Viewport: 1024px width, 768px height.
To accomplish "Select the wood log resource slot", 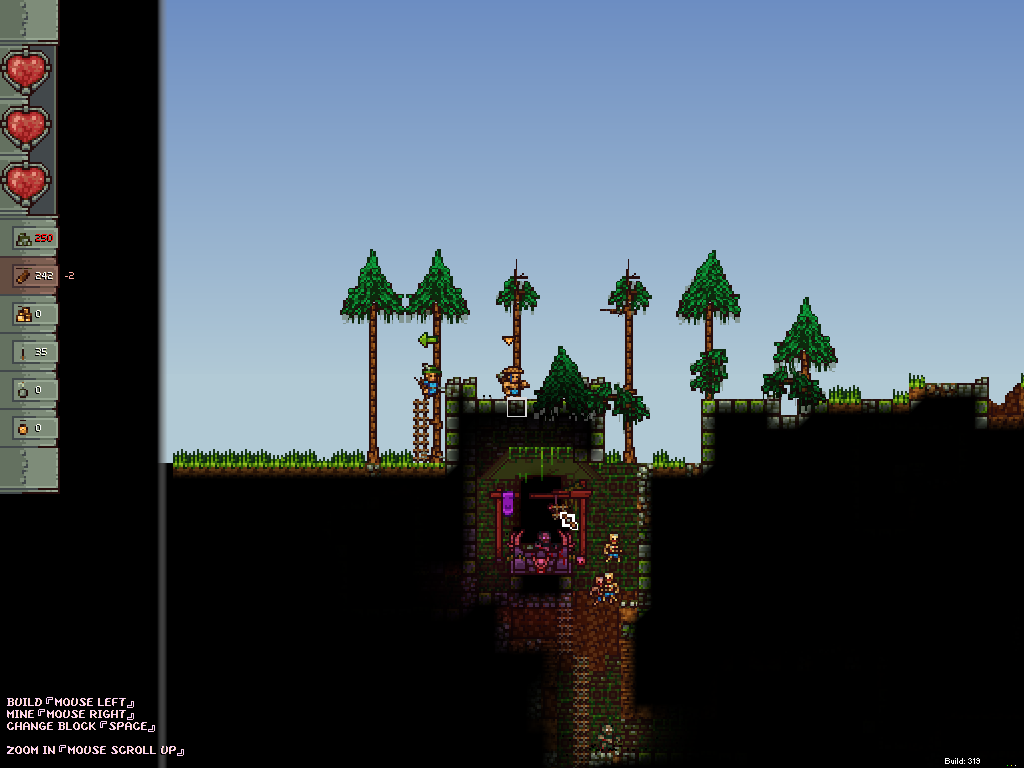I will point(34,276).
